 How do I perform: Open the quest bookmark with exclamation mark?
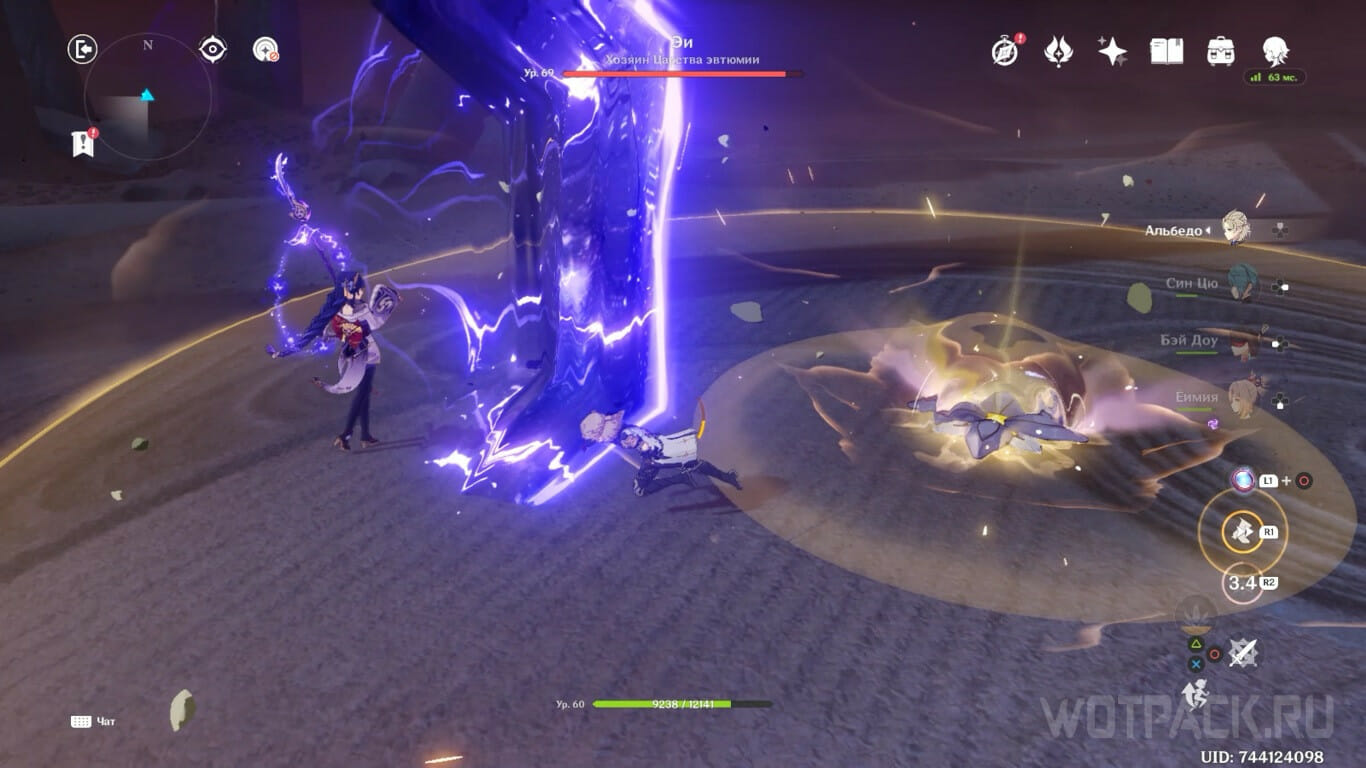tap(84, 142)
